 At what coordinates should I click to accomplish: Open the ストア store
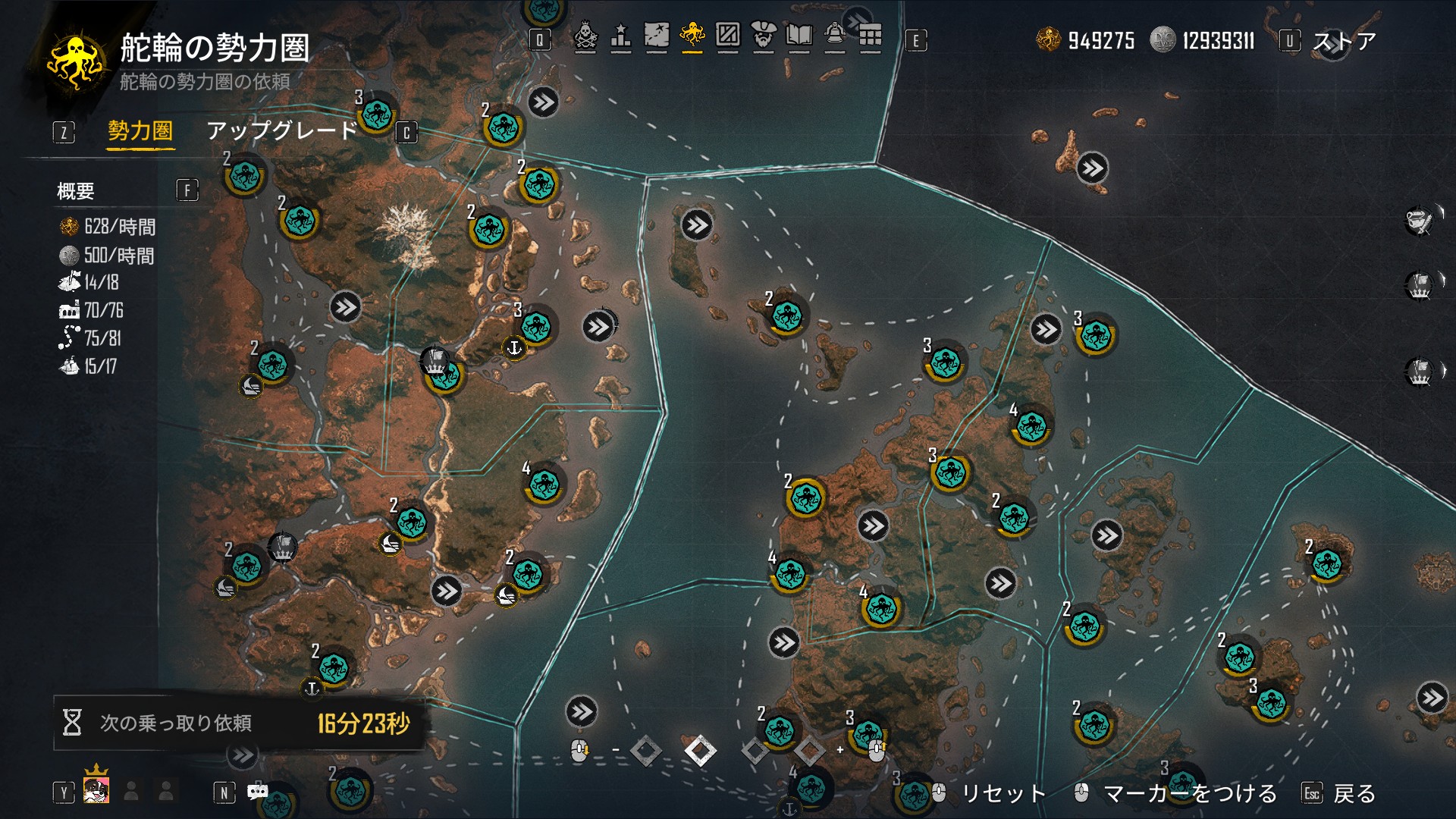(x=1344, y=41)
